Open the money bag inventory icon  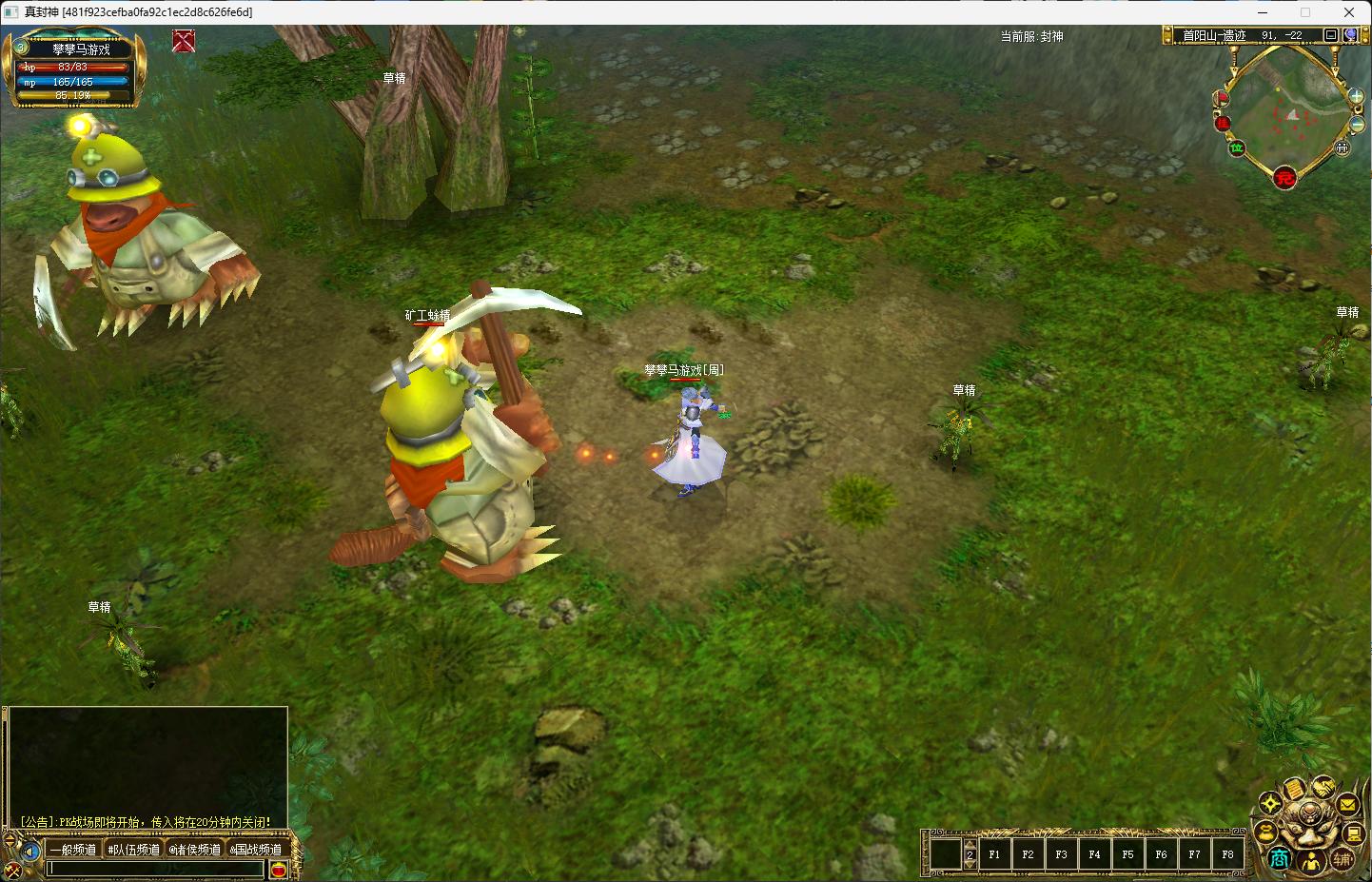(1266, 833)
